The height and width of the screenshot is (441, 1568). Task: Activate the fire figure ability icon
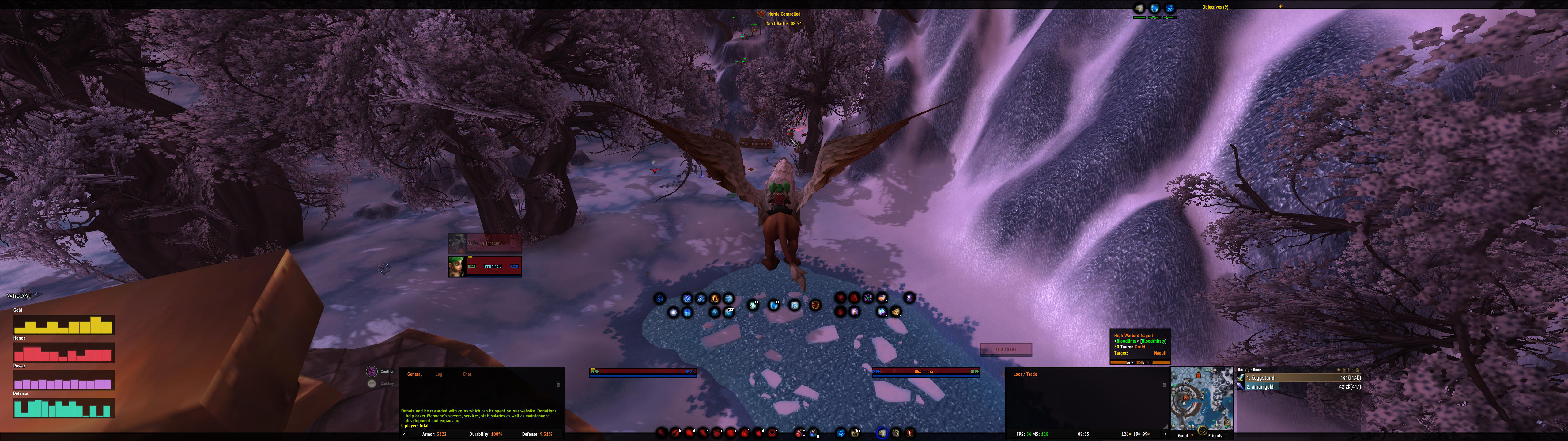715,298
